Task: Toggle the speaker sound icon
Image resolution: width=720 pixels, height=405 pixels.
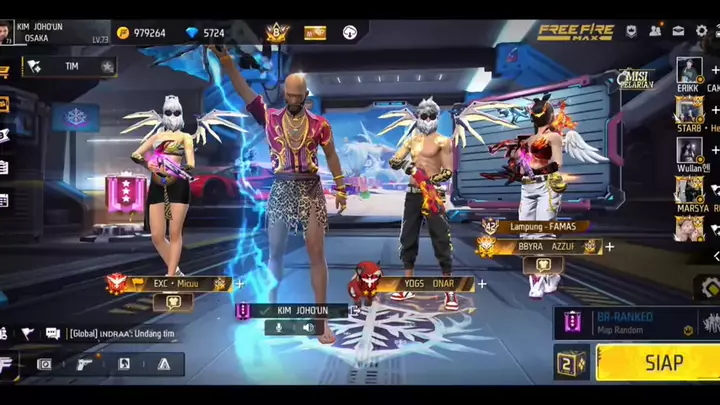Action: click(308, 327)
